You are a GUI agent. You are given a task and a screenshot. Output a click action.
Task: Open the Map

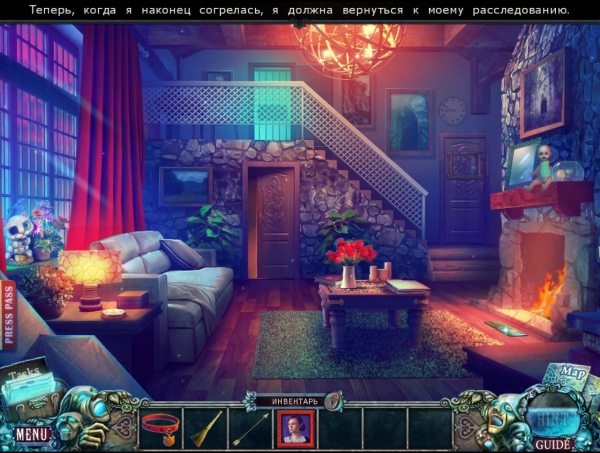click(x=572, y=376)
